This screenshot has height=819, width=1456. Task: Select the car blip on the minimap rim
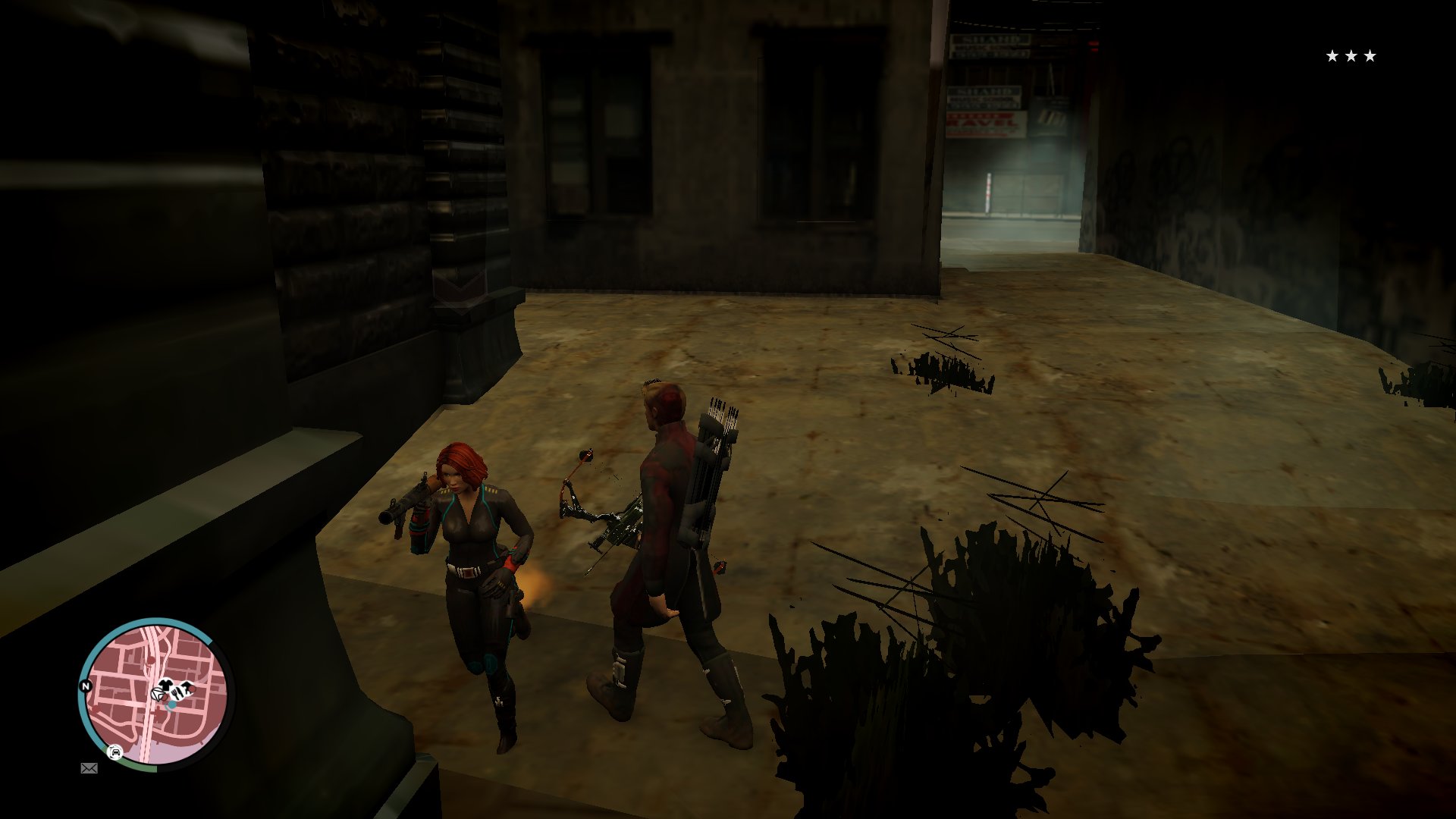[115, 752]
